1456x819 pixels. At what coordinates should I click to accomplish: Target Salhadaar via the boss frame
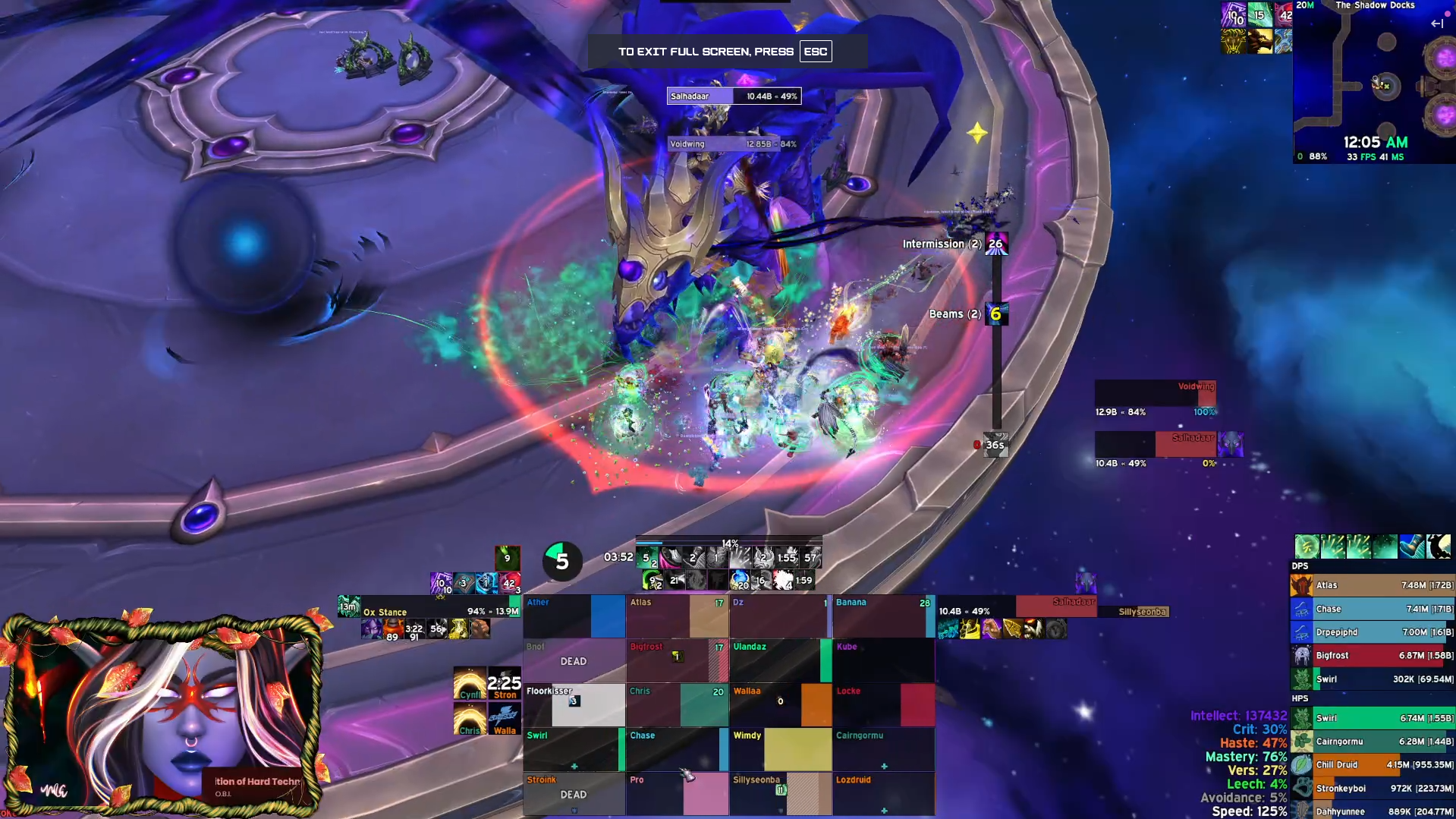[x=1155, y=444]
